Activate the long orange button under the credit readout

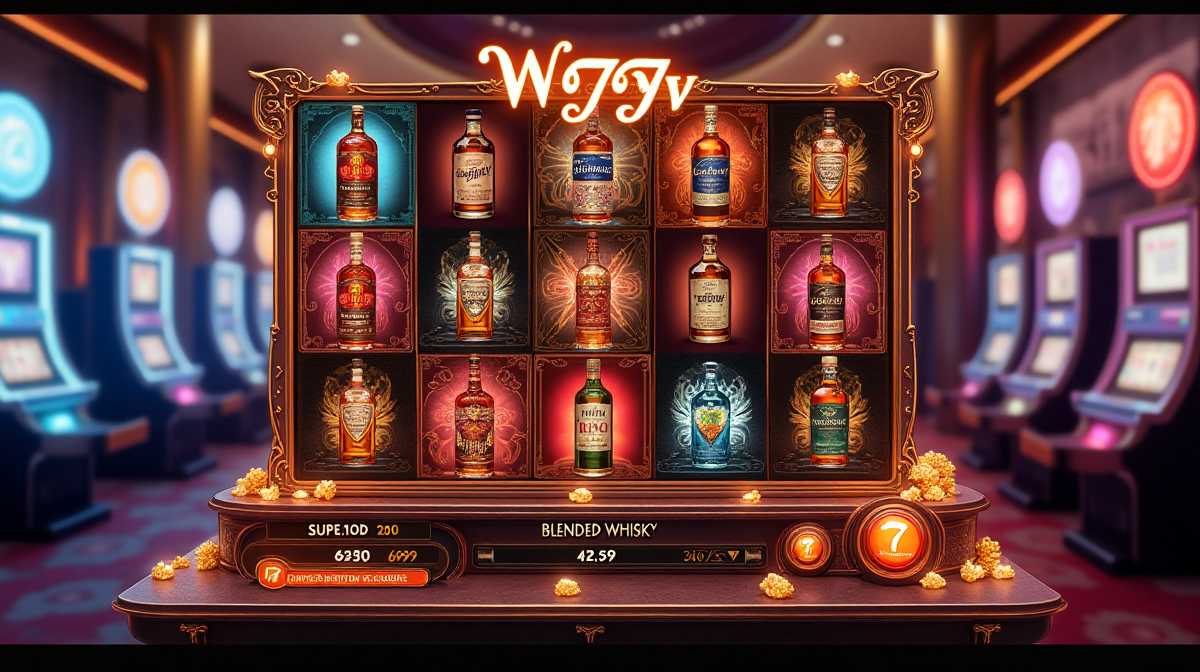[x=342, y=577]
